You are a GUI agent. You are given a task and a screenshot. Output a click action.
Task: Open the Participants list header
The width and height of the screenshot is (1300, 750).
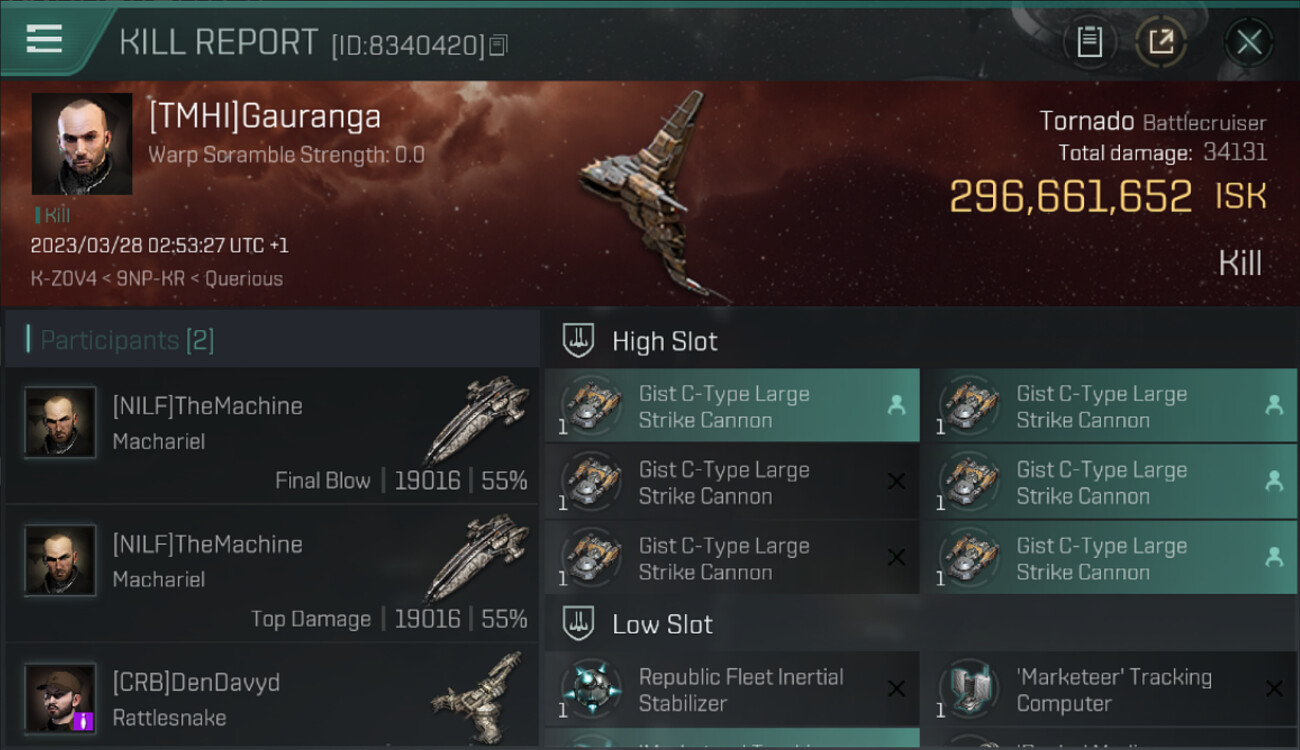click(x=127, y=340)
